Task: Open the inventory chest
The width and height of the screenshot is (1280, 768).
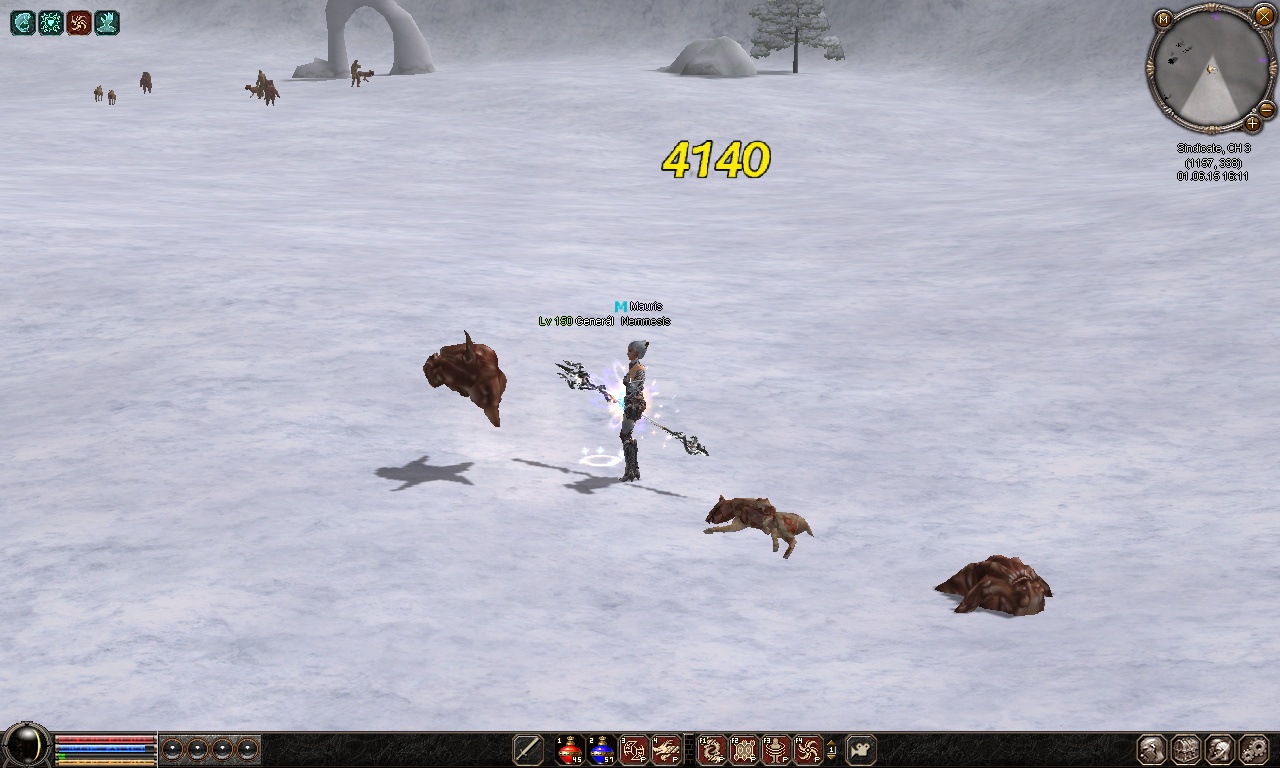Action: click(1186, 749)
